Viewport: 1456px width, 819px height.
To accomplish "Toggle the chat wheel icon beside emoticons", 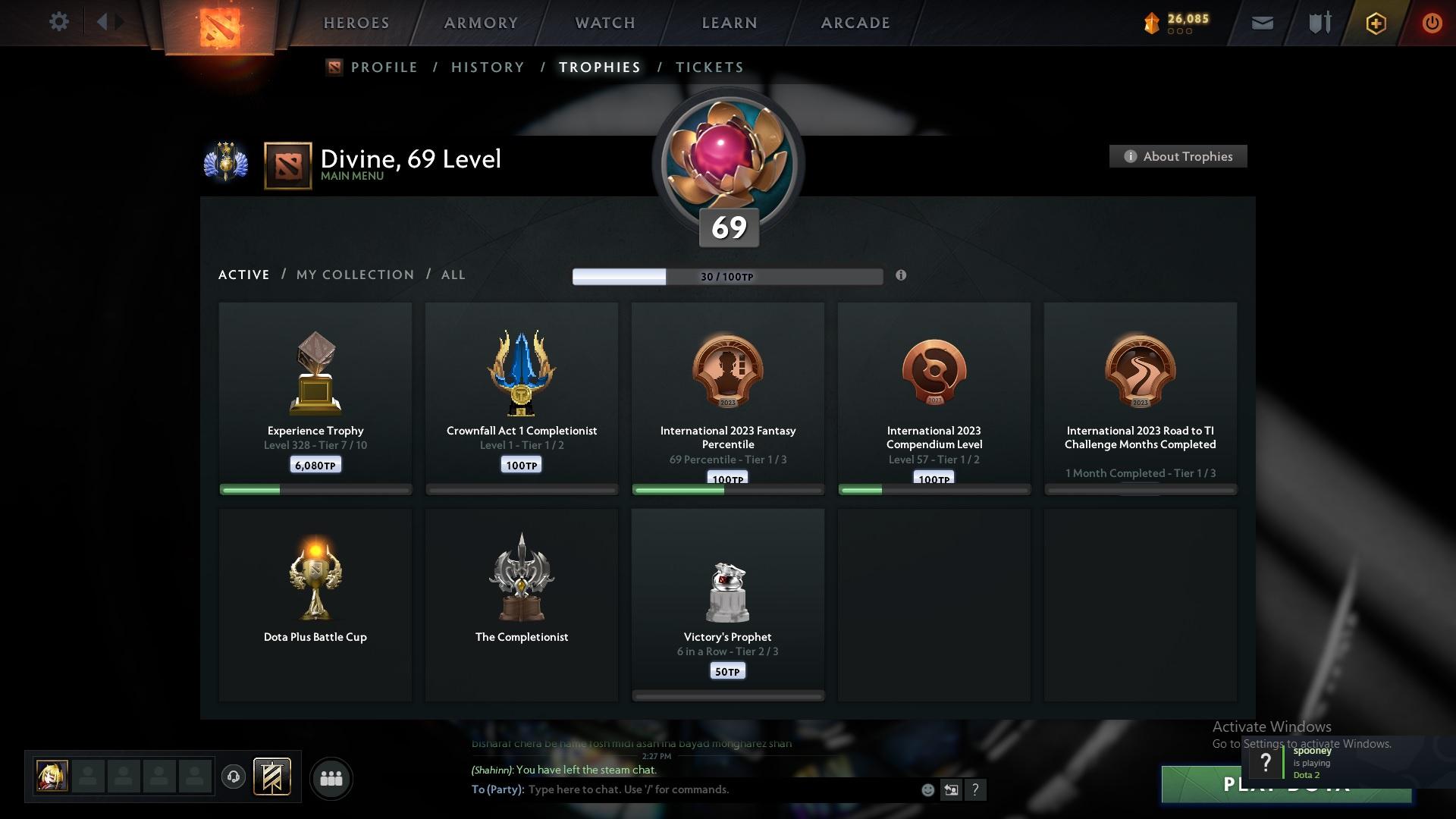I will [952, 789].
